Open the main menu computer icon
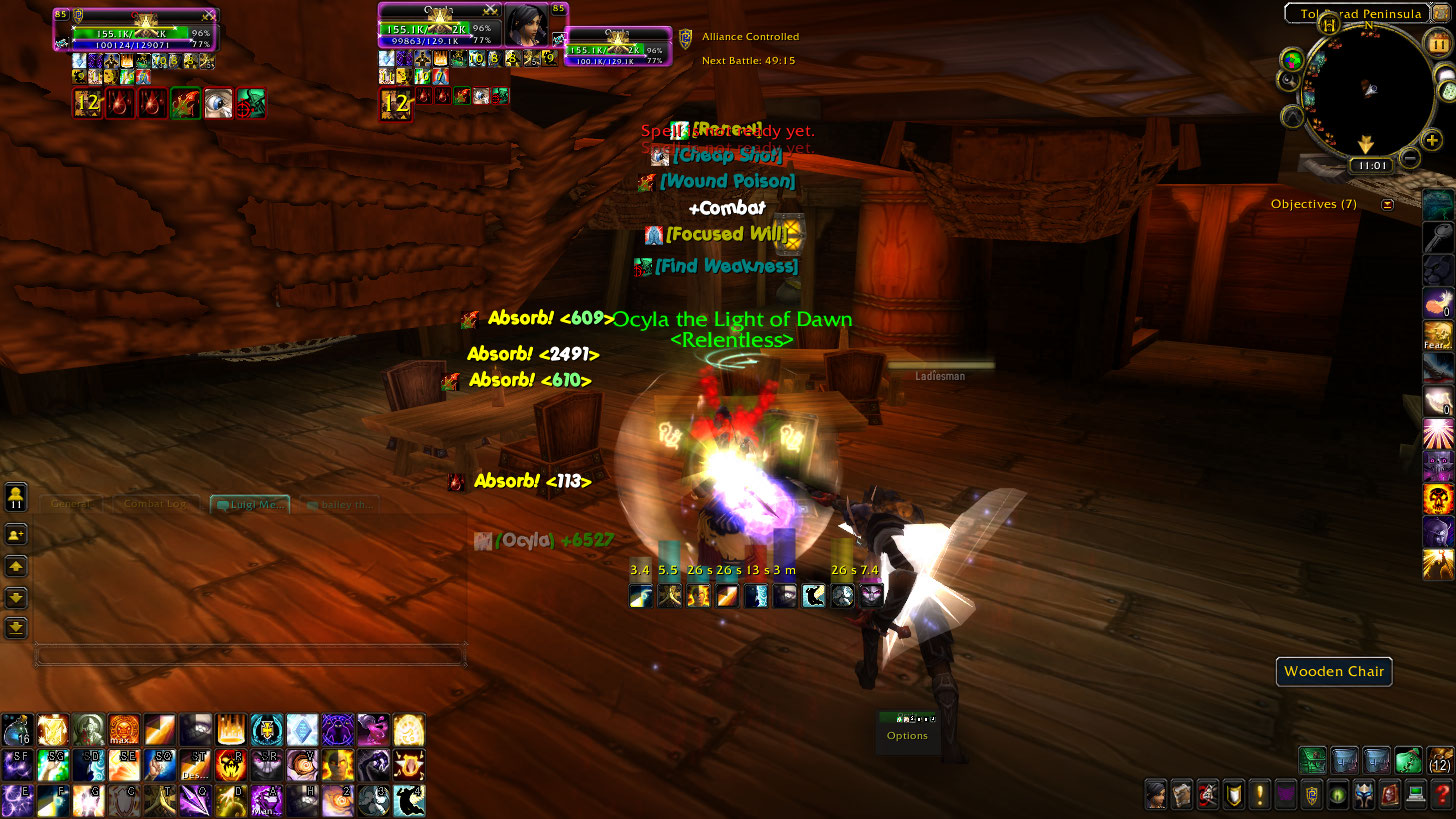Viewport: 1456px width, 819px height. click(1415, 795)
